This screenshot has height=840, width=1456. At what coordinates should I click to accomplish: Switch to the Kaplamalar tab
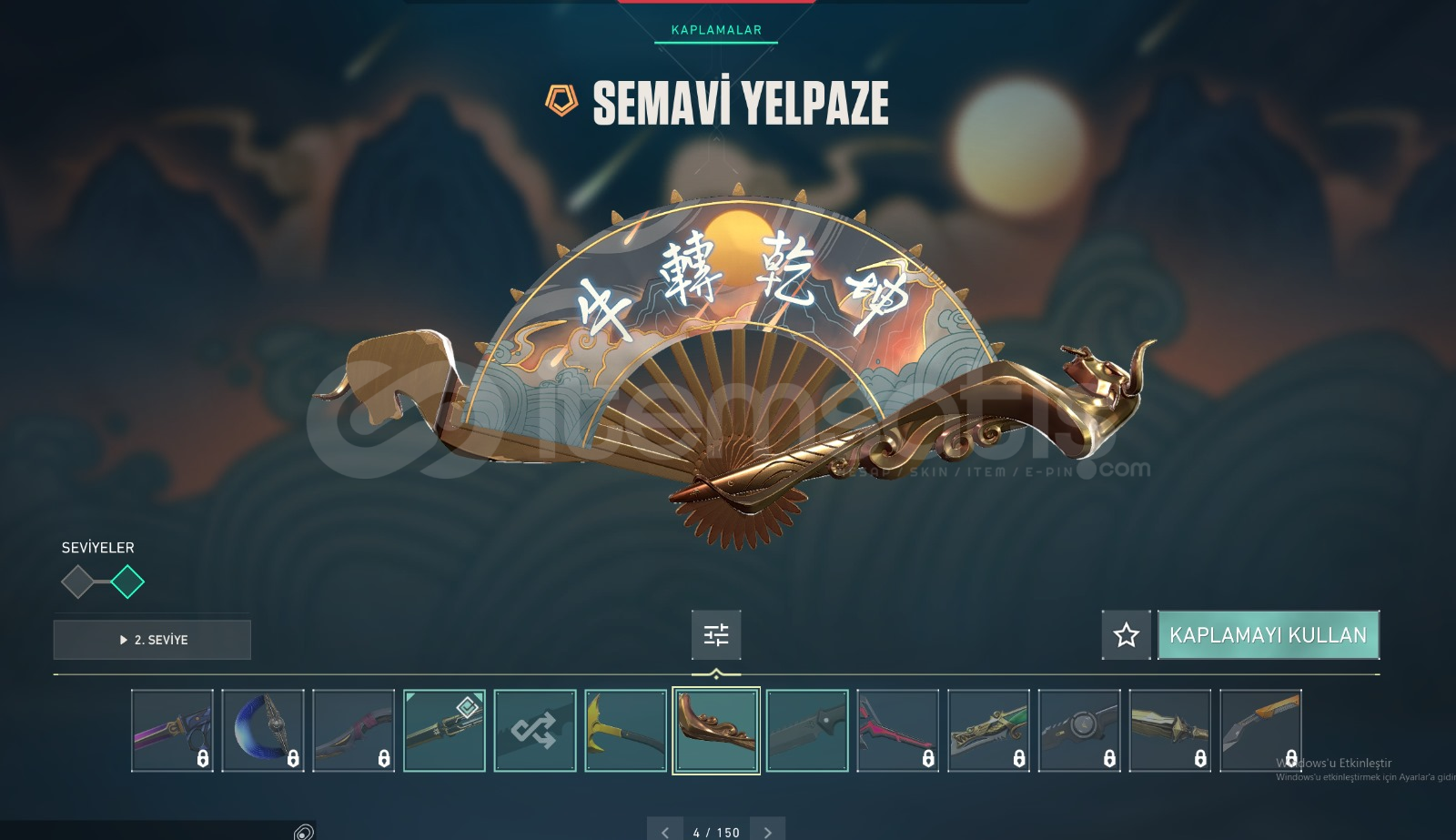tap(716, 30)
